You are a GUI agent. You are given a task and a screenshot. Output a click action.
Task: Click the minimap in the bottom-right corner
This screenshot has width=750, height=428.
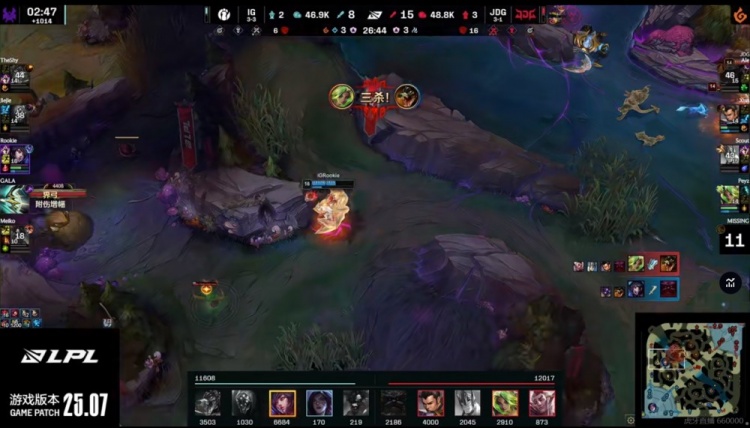point(690,366)
